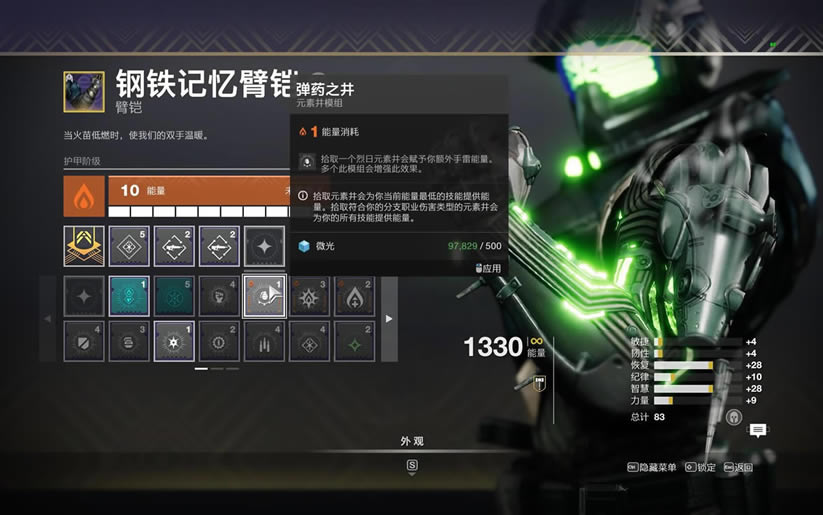Open the empty star mod socket
Image resolution: width=823 pixels, height=515 pixels.
[x=264, y=246]
